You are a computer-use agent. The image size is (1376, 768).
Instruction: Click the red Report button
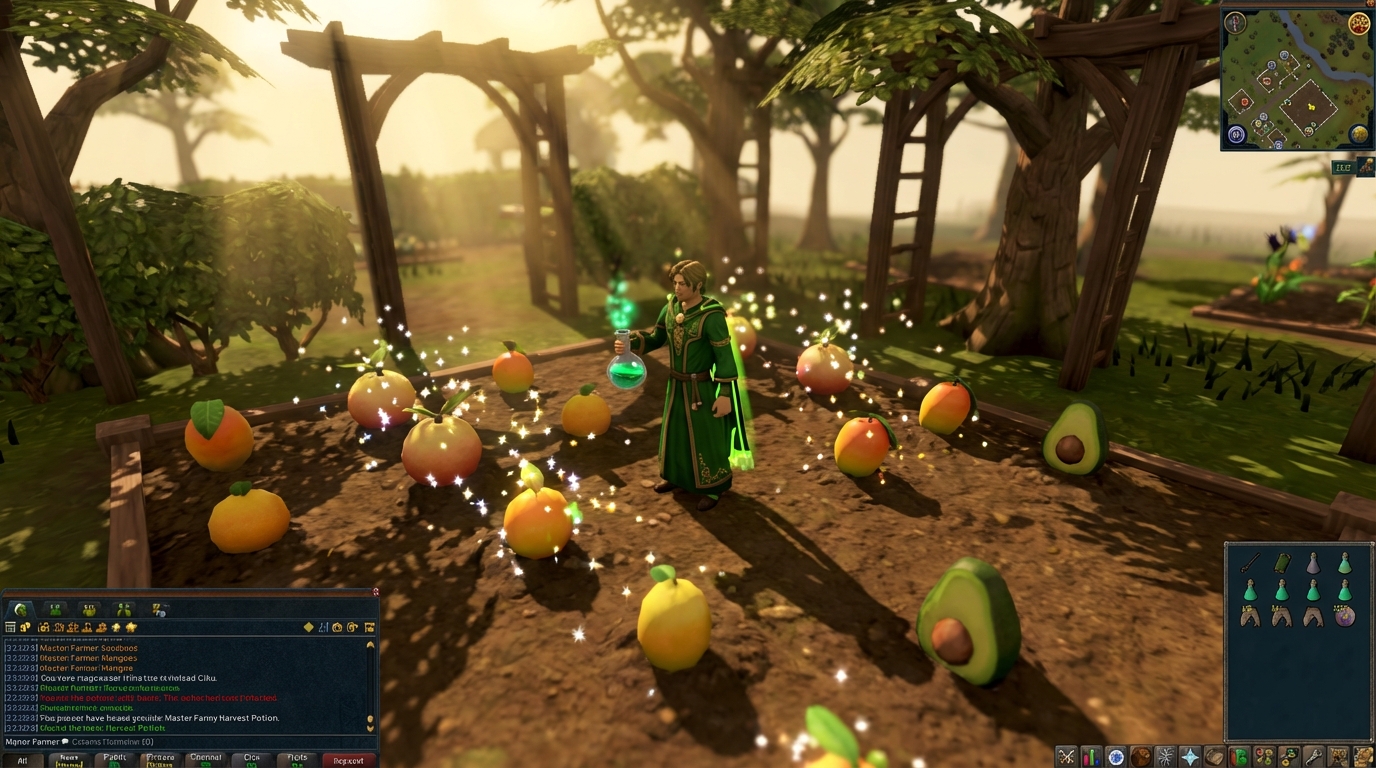click(x=349, y=759)
